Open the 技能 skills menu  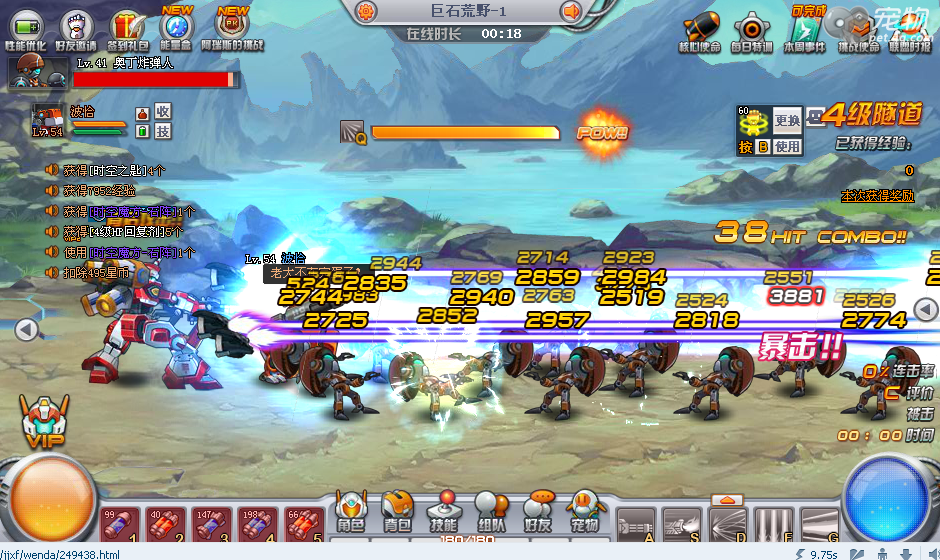(443, 511)
